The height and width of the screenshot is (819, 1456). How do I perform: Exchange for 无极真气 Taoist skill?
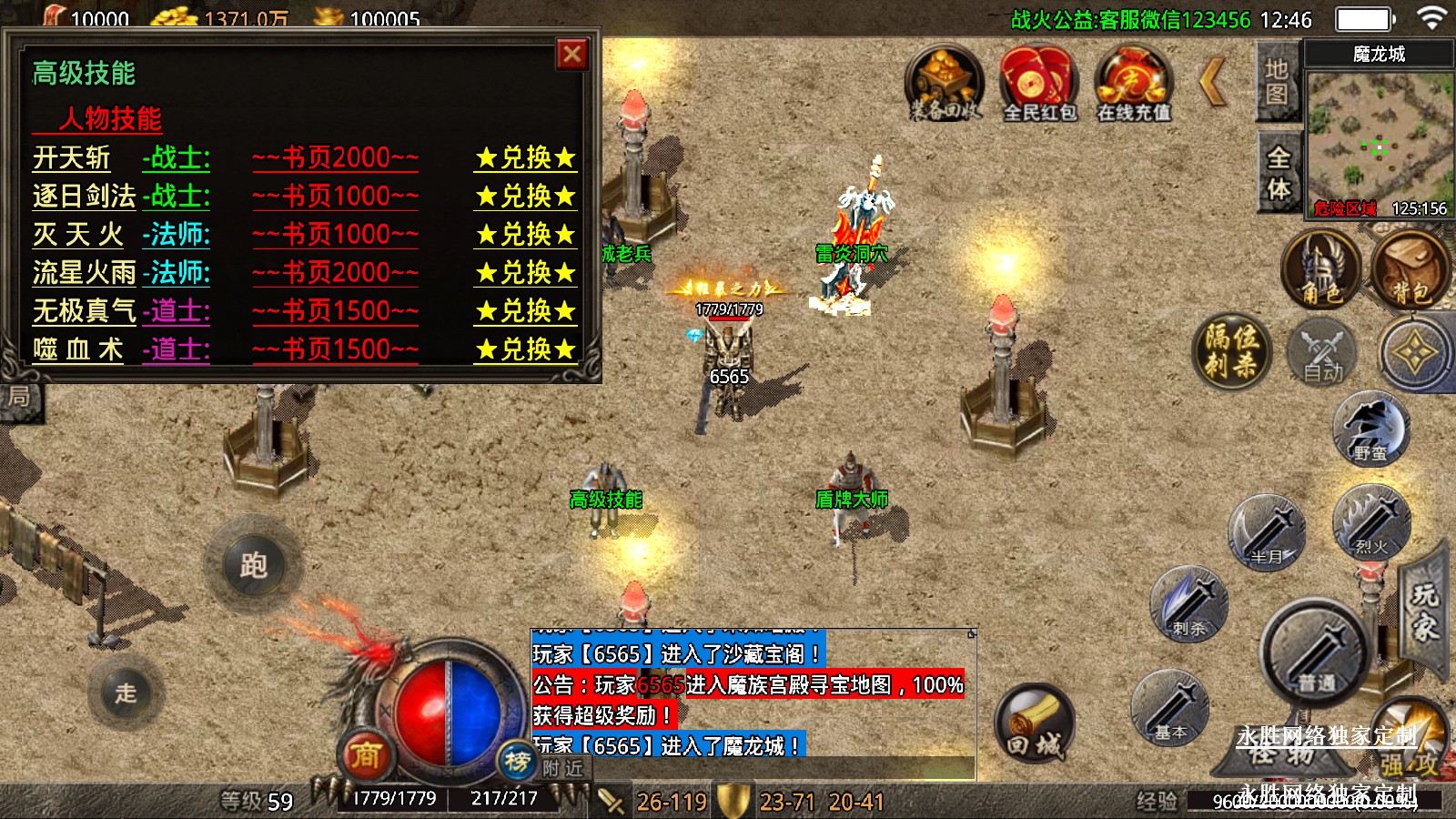tap(526, 311)
